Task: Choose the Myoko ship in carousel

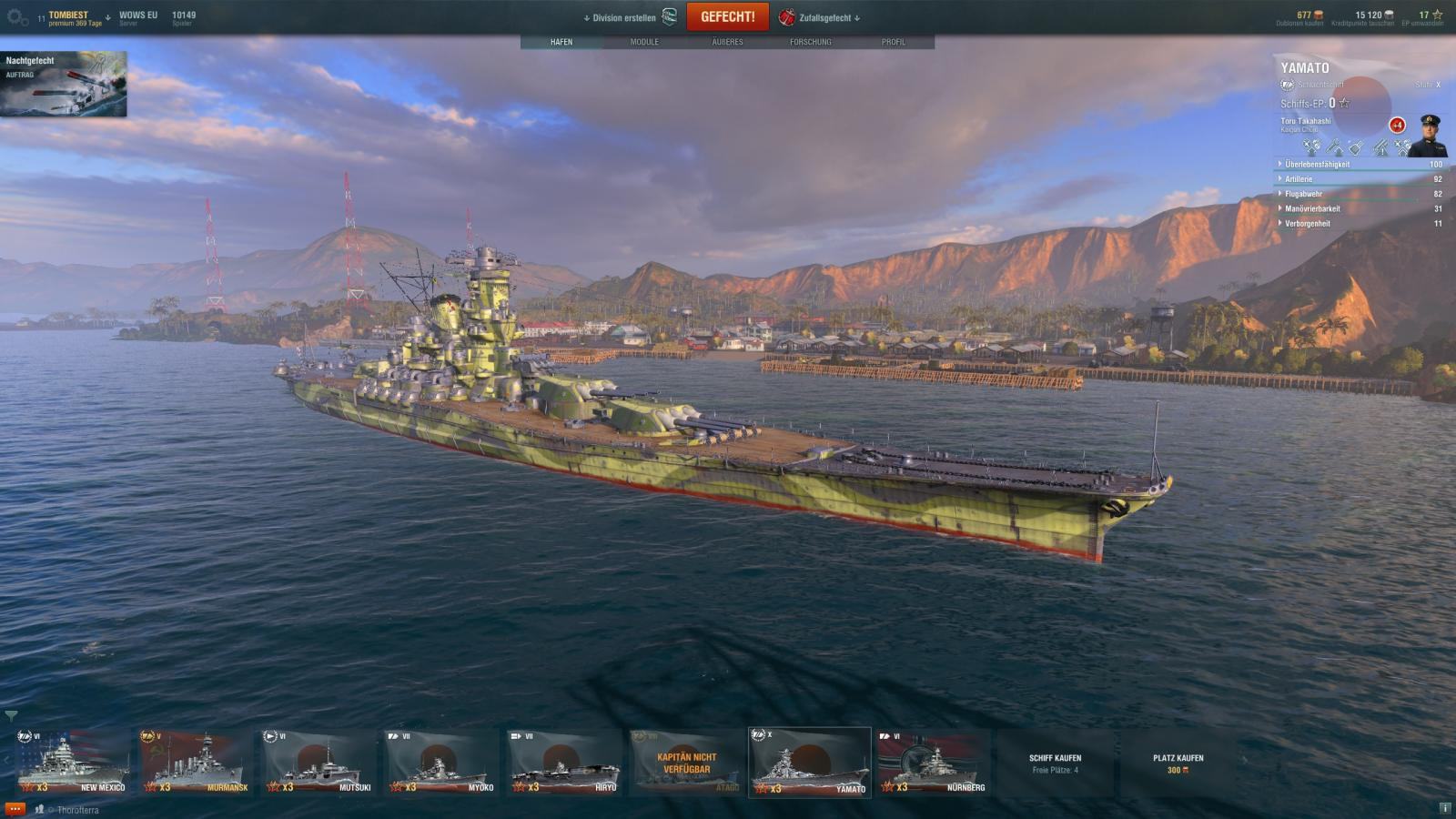Action: (442, 763)
